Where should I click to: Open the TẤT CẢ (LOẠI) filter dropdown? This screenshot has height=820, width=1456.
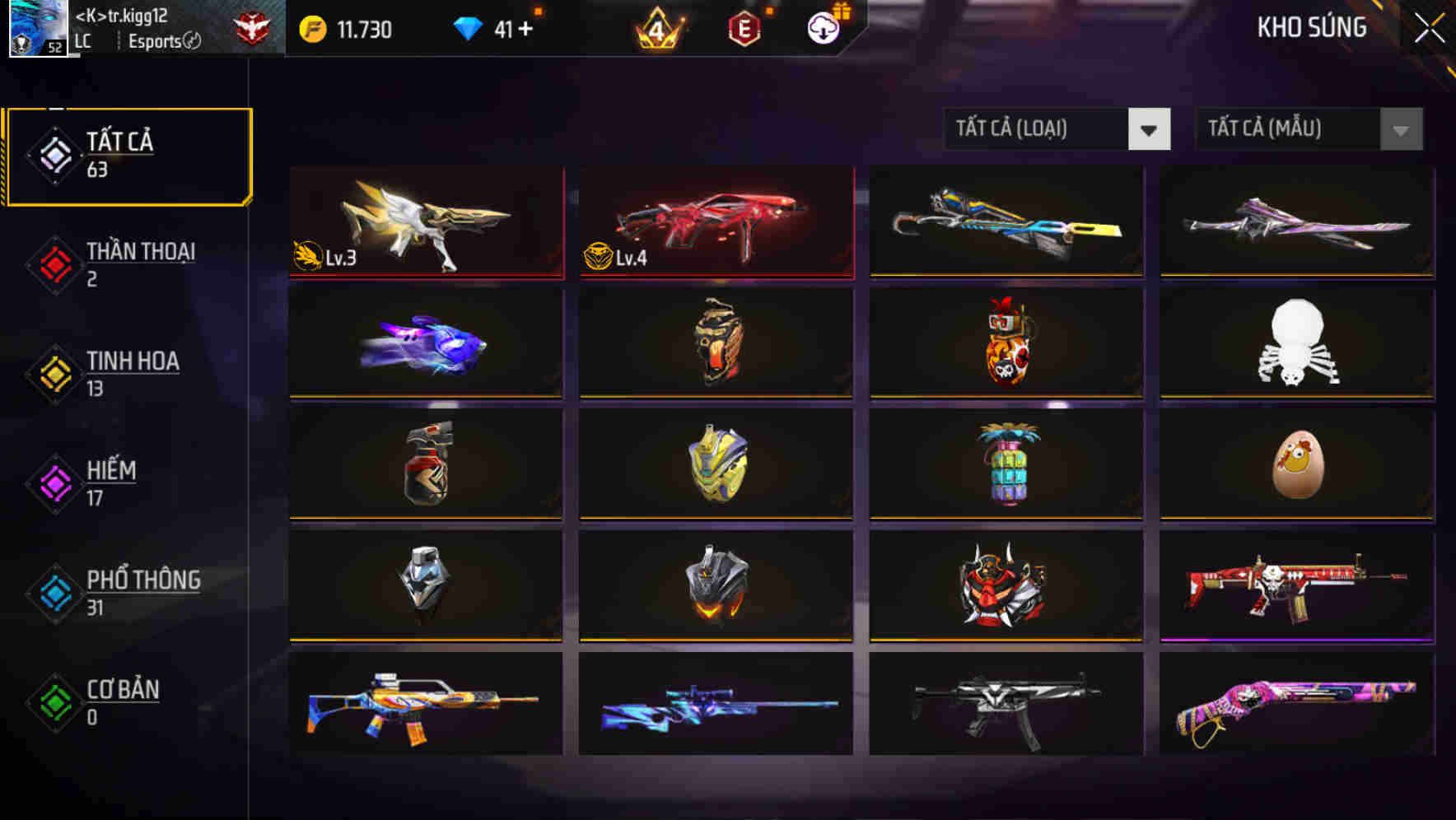pyautogui.click(x=1057, y=129)
